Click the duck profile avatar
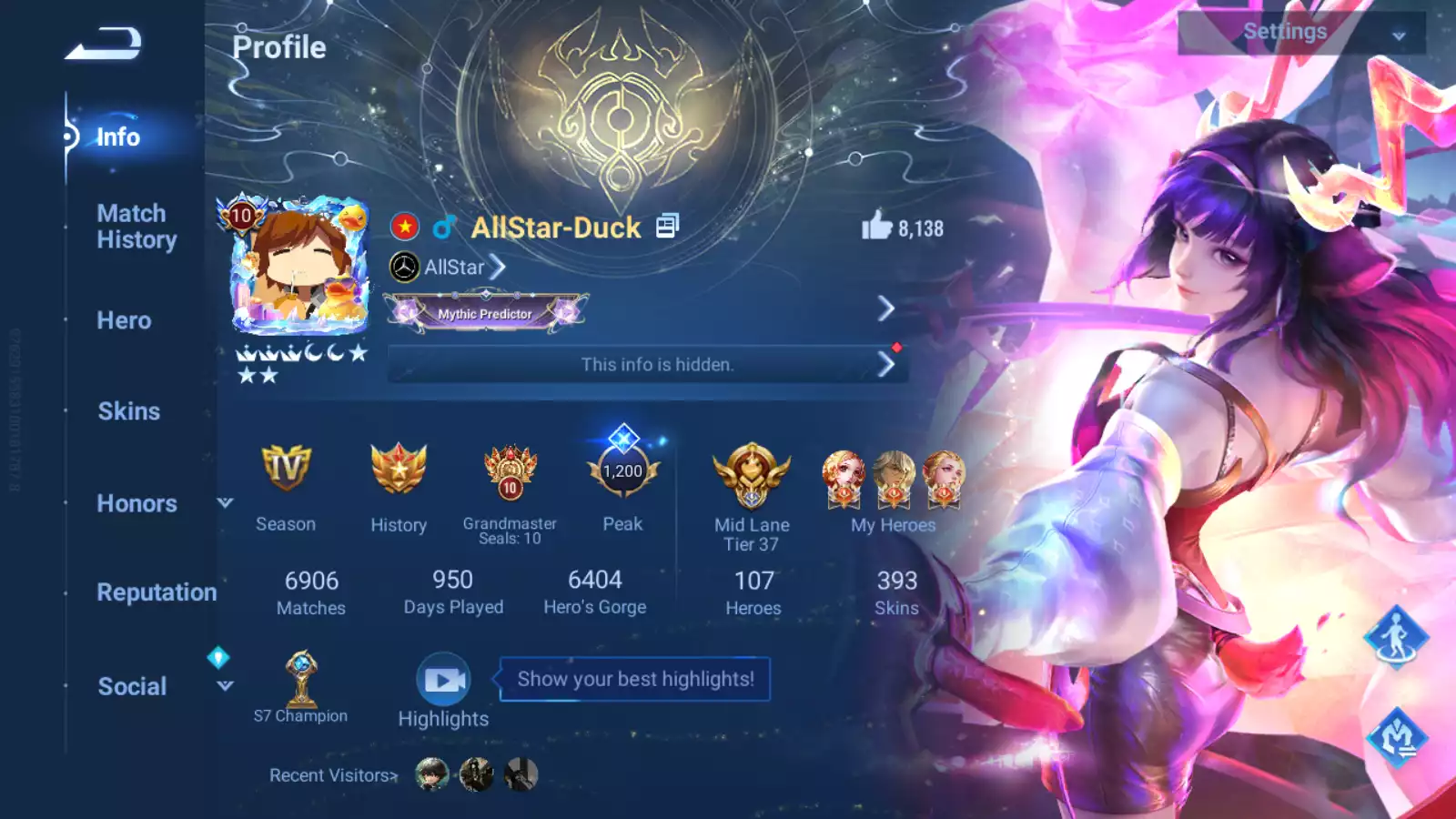Image resolution: width=1456 pixels, height=819 pixels. [300, 266]
